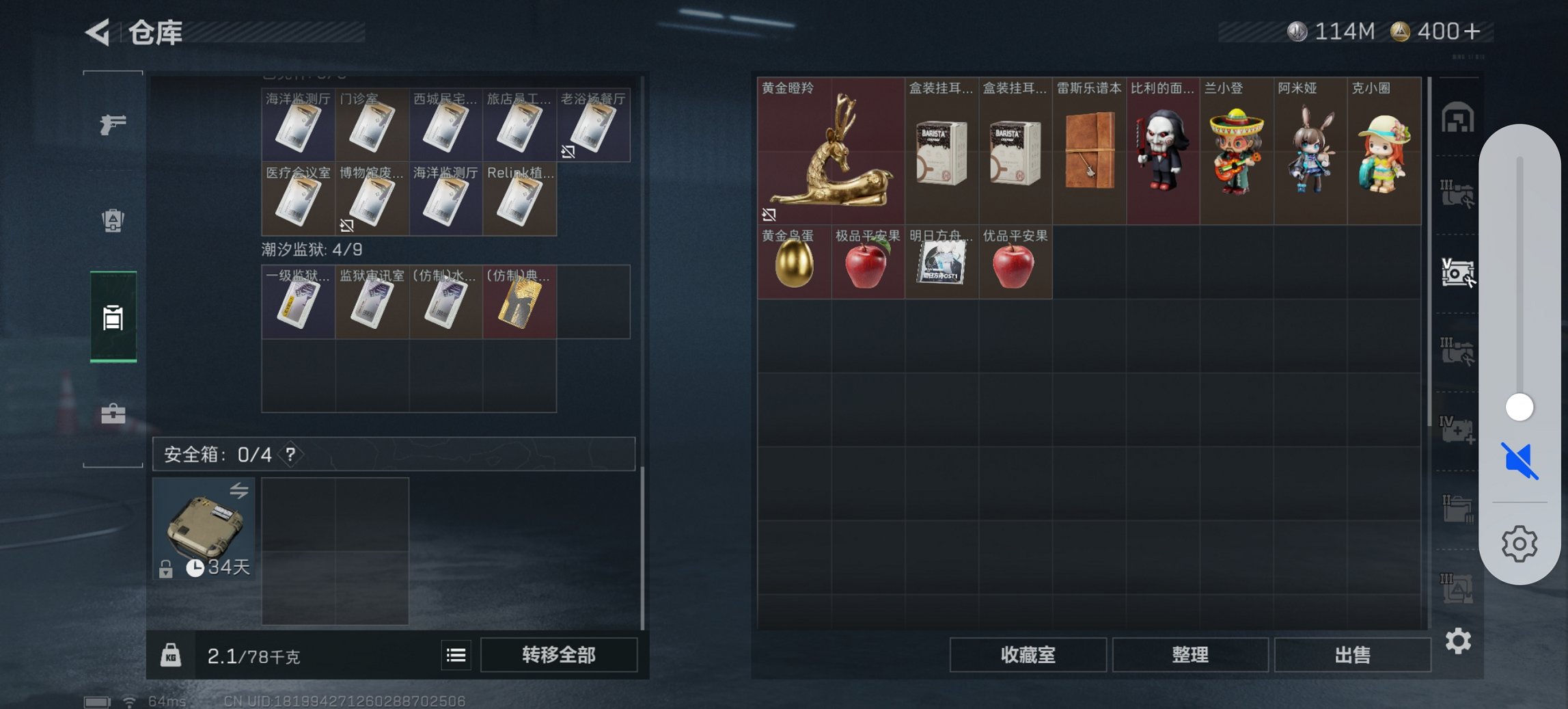Select the weapons tab in the left sidebar
The height and width of the screenshot is (709, 1568).
click(113, 125)
